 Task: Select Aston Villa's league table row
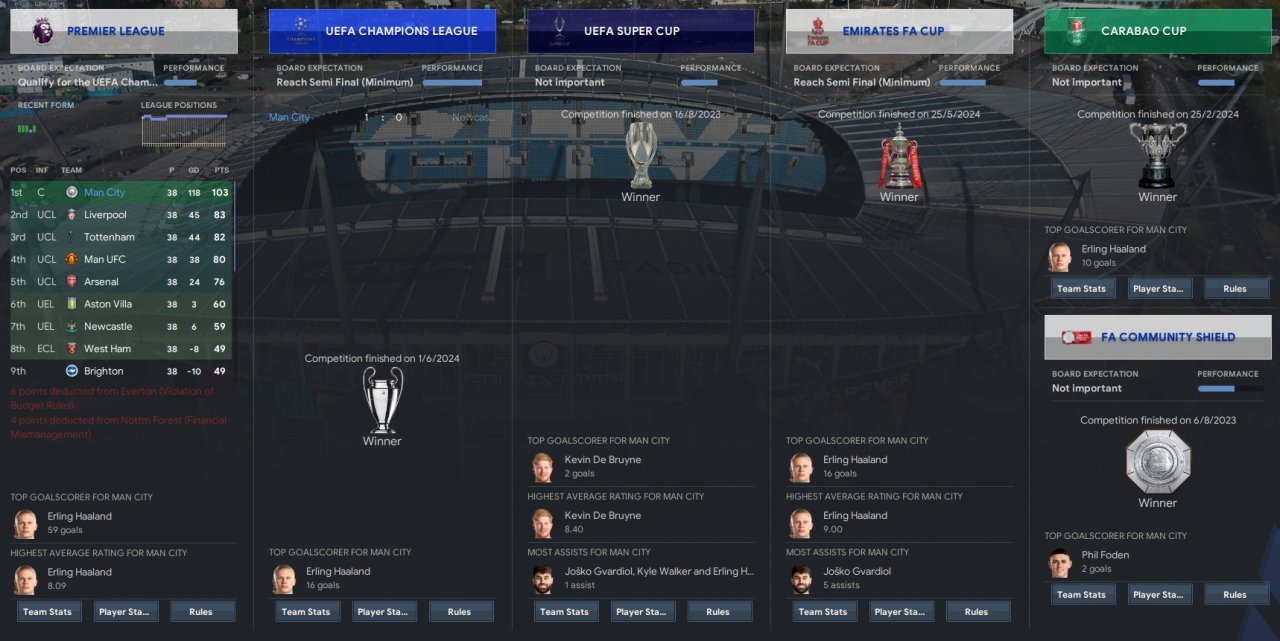[x=111, y=304]
